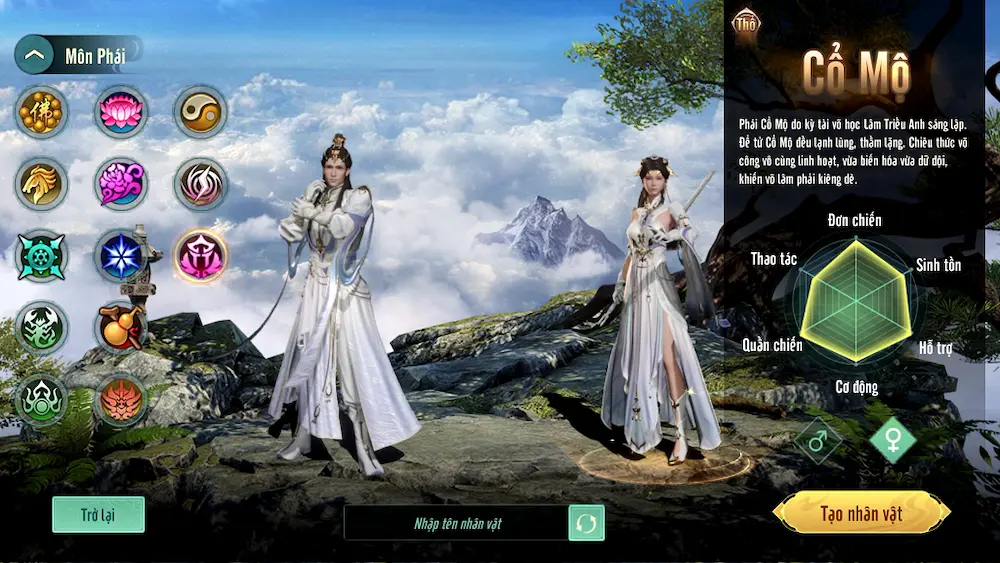
Task: Choose the female gender symbol
Action: coord(893,440)
